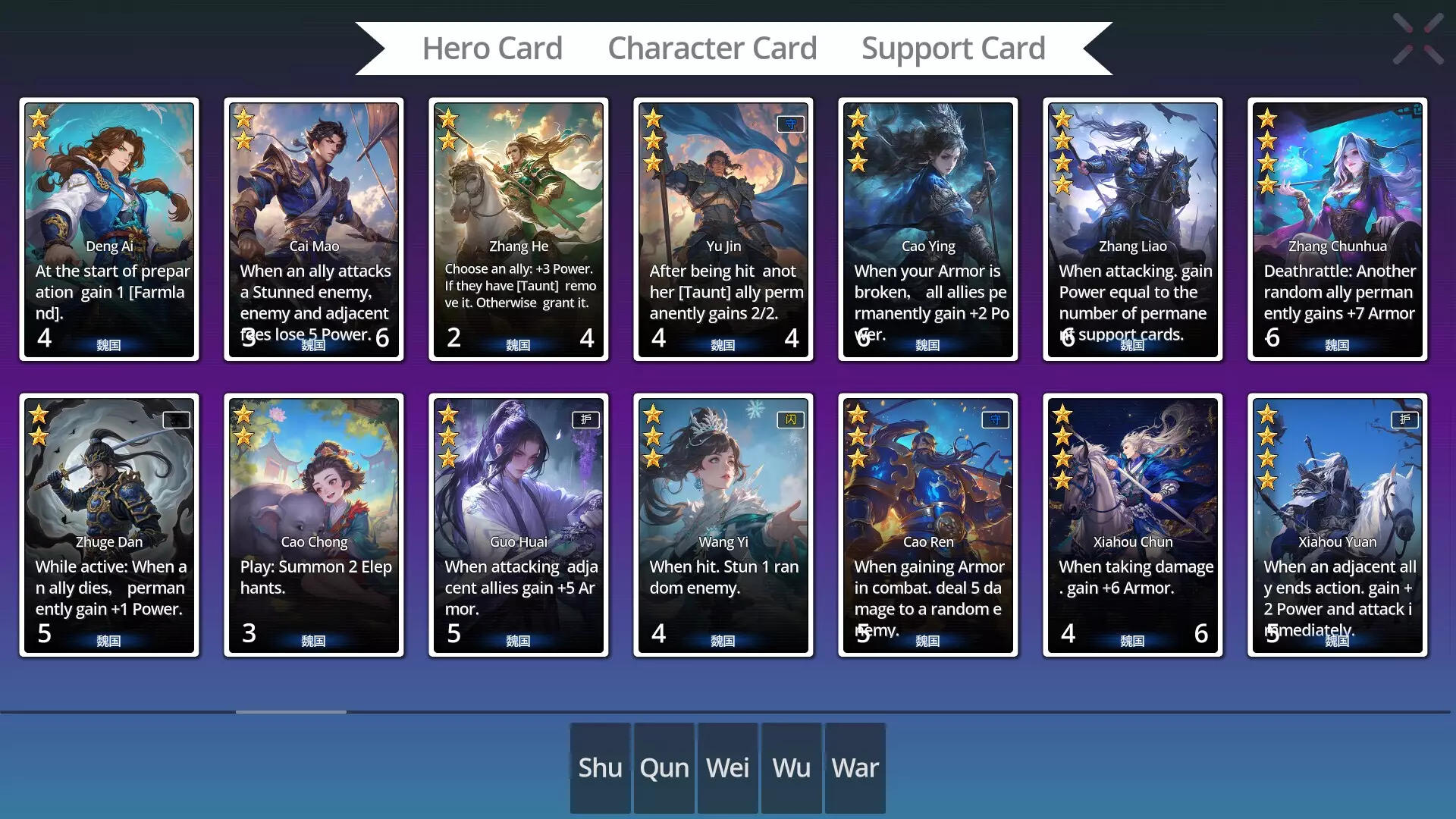Select the Hero Card tab
The image size is (1456, 819).
[493, 47]
